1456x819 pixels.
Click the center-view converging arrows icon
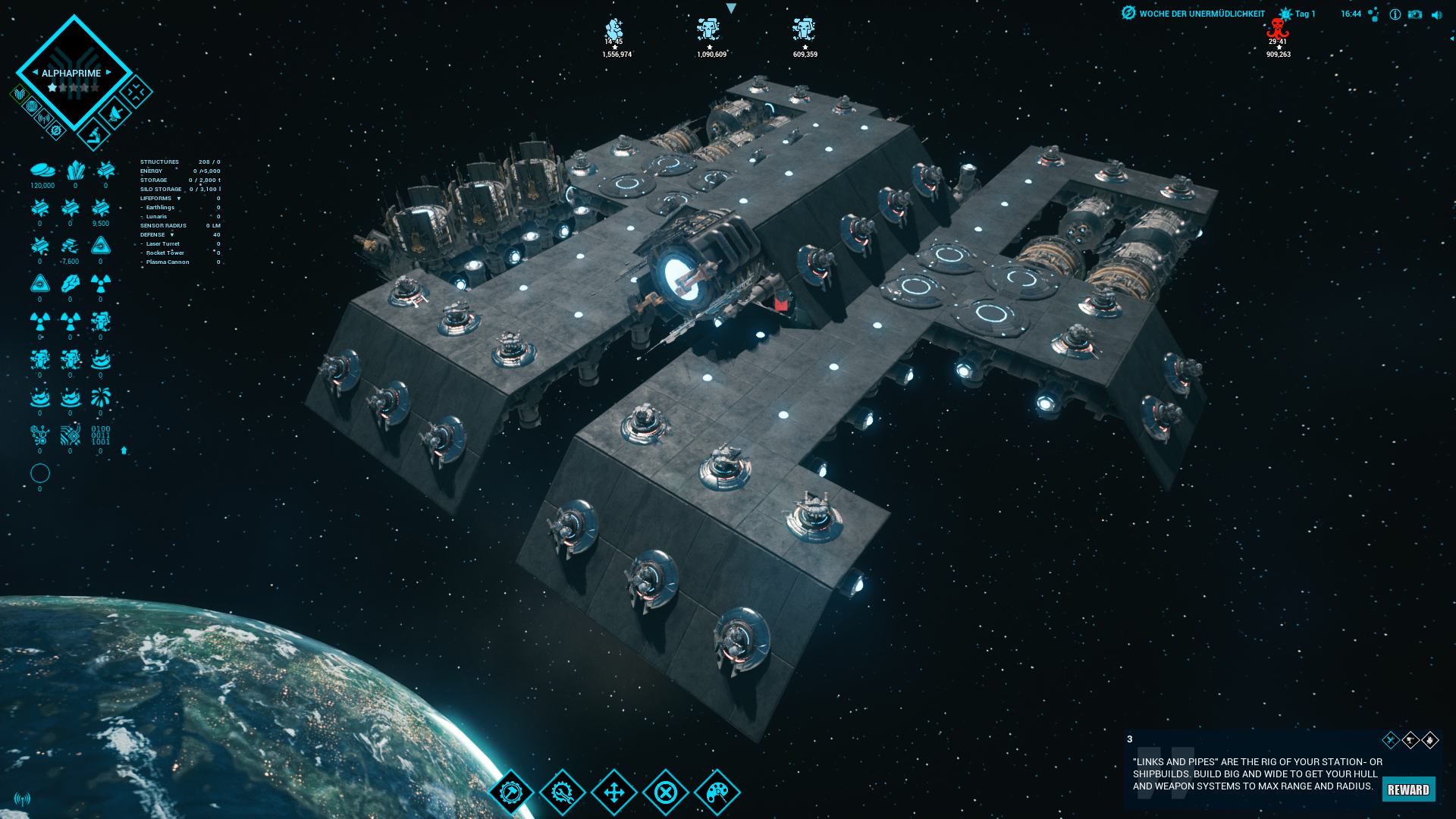click(136, 93)
